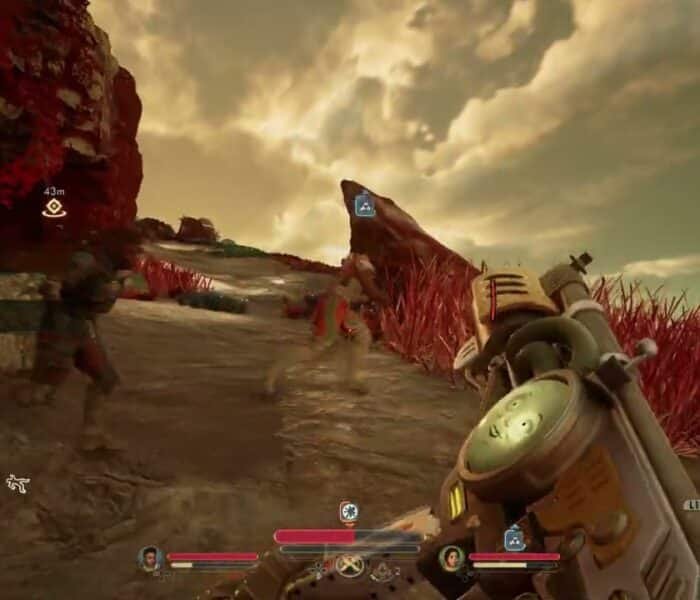Image resolution: width=700 pixels, height=600 pixels.
Task: Select the 43m objective waypoint marker
Action: [53, 208]
